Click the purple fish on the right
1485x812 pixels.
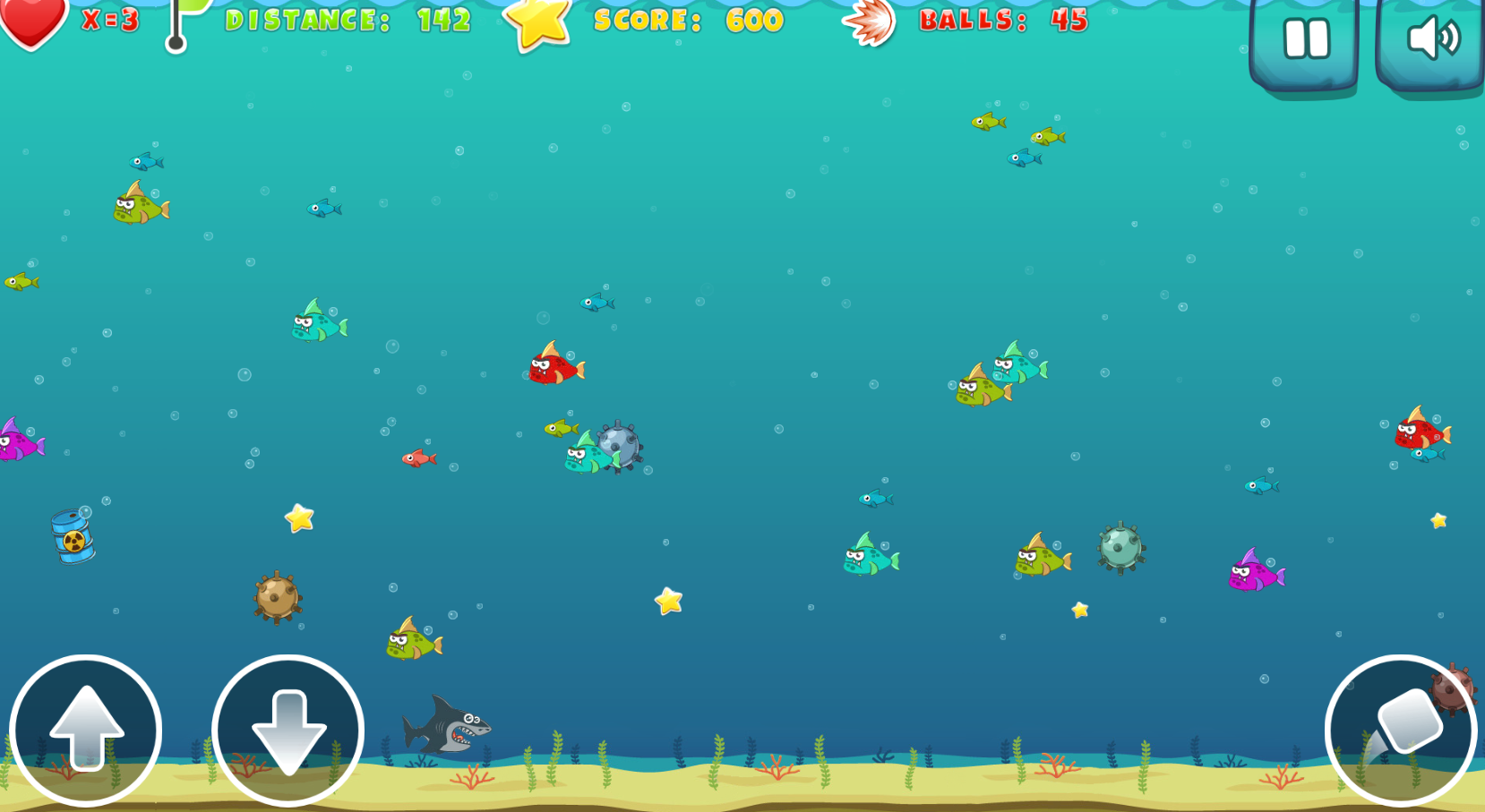coord(1254,576)
